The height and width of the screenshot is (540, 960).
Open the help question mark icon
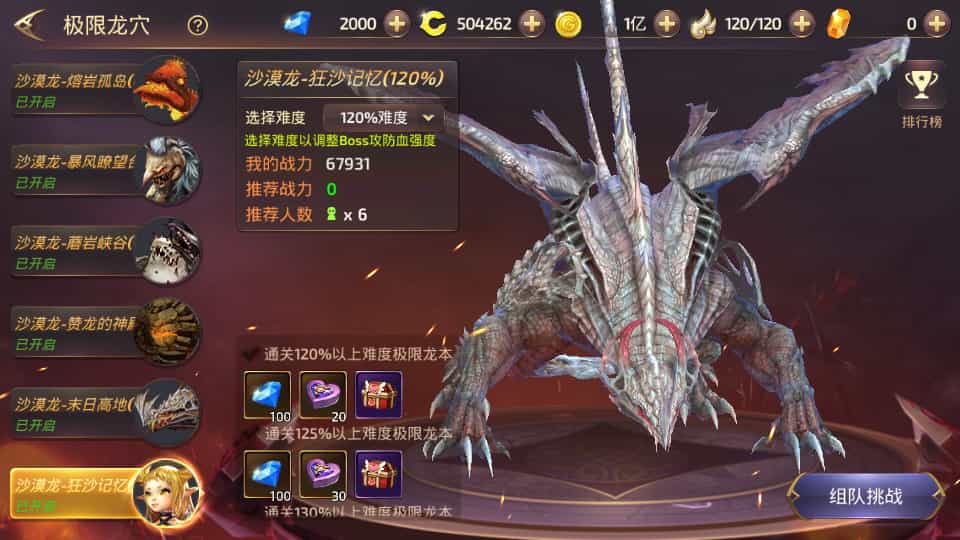pos(198,25)
